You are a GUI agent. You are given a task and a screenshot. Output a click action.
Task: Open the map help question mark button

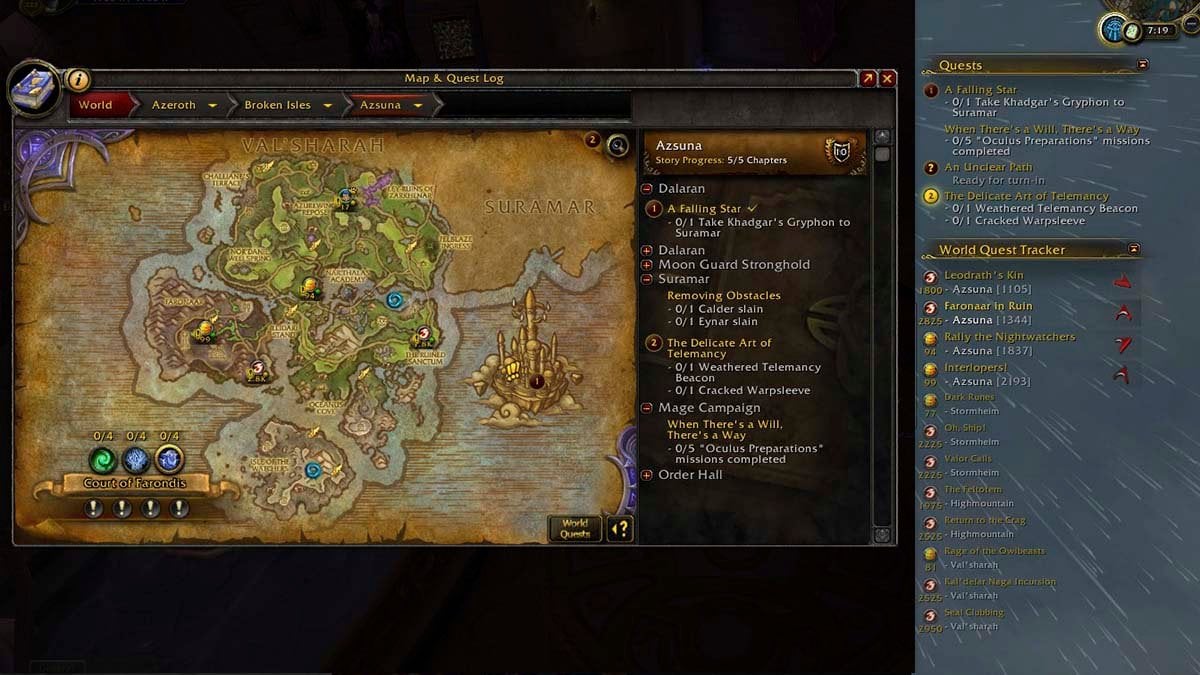pos(620,528)
